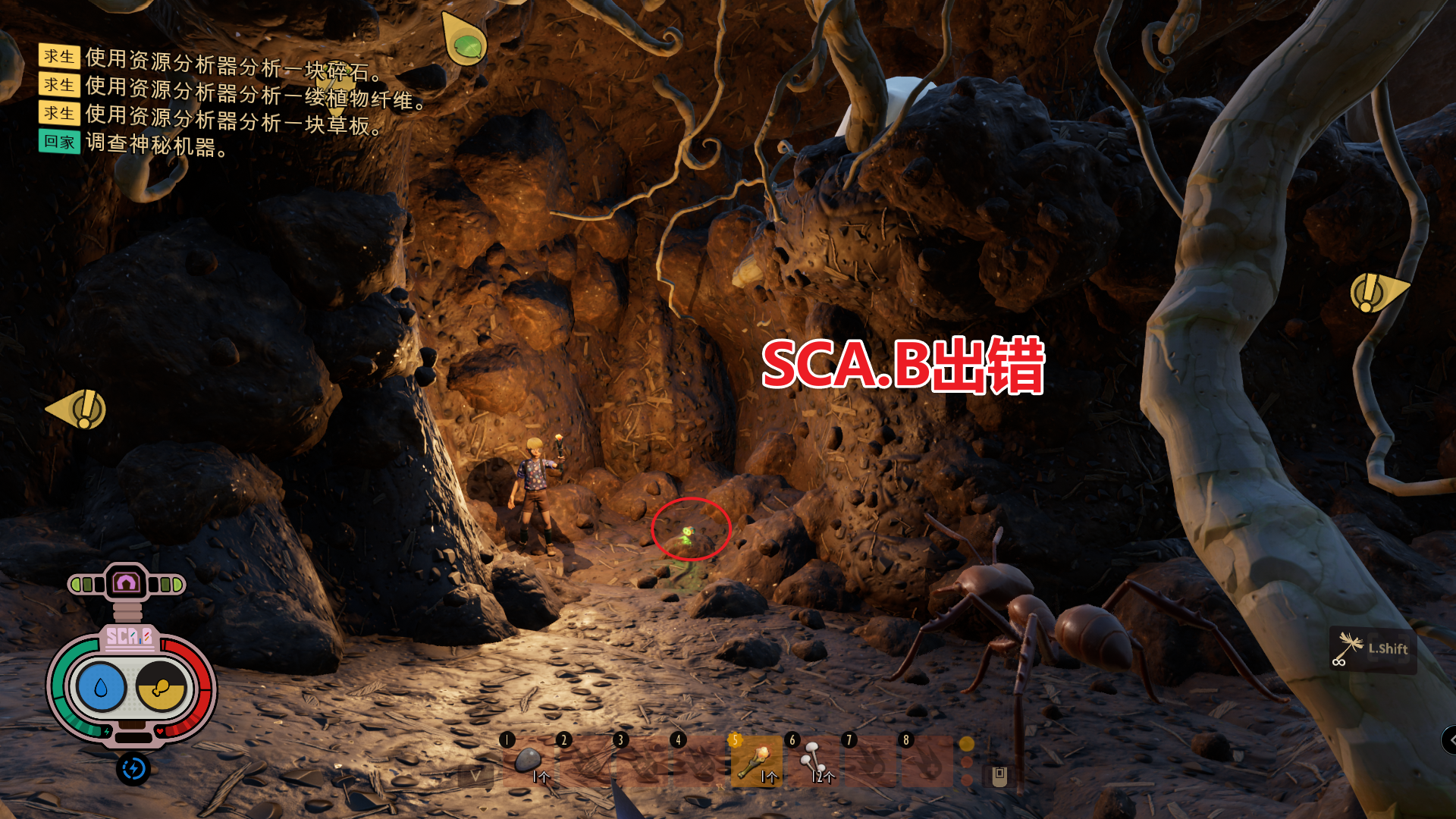This screenshot has height=819, width=1456.
Task: Click the drumstick hunger gauge on SCA.B
Action: [x=162, y=688]
